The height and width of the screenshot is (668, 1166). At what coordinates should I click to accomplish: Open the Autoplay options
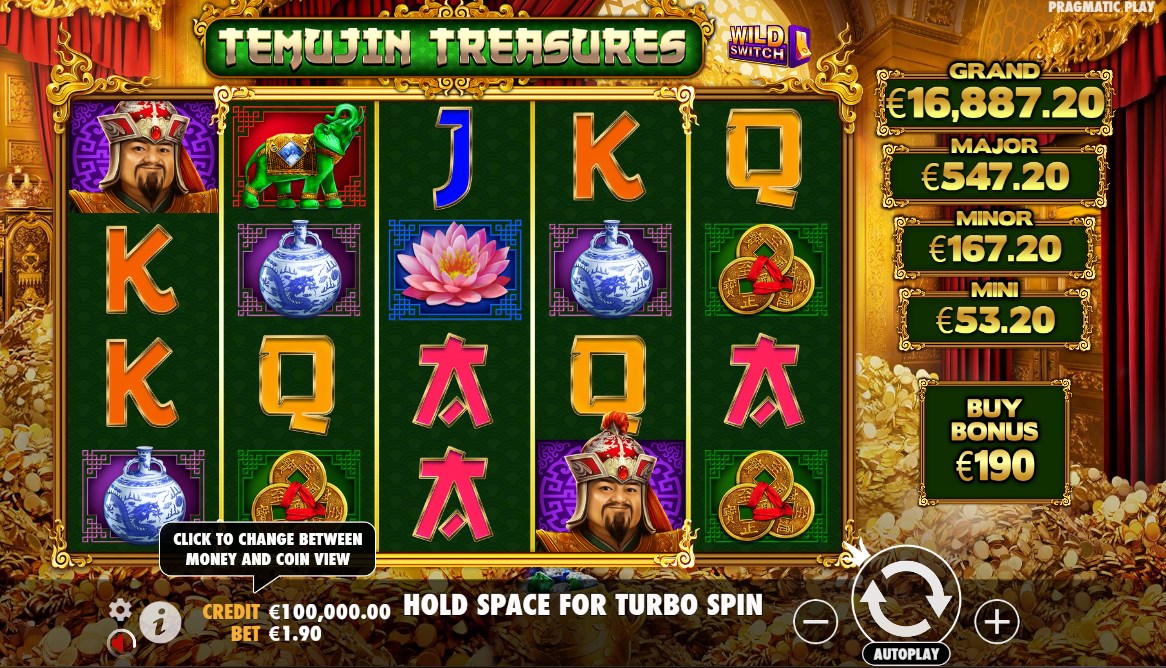pyautogui.click(x=905, y=654)
